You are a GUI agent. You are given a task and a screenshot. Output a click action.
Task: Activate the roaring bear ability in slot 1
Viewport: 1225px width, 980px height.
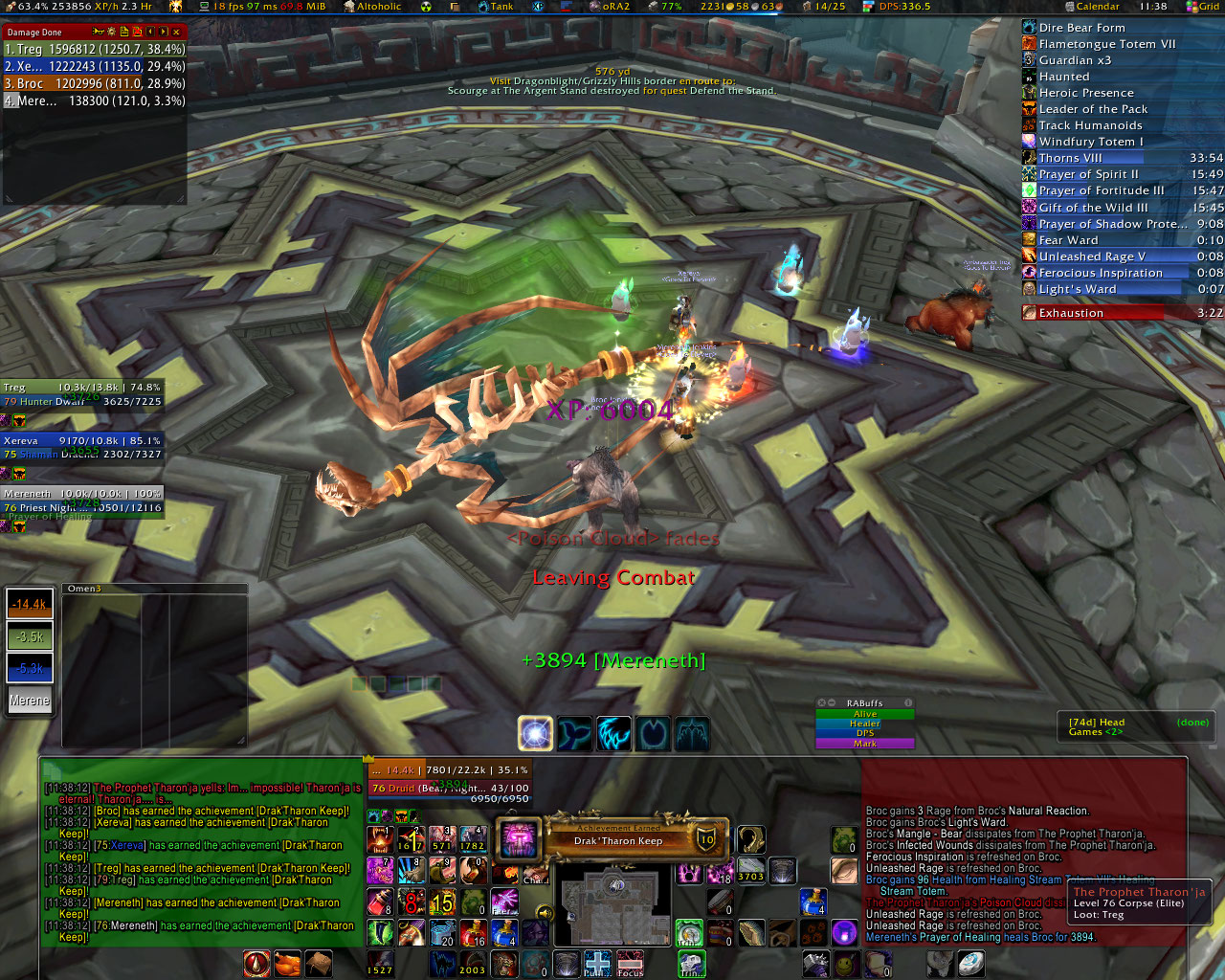[x=380, y=839]
